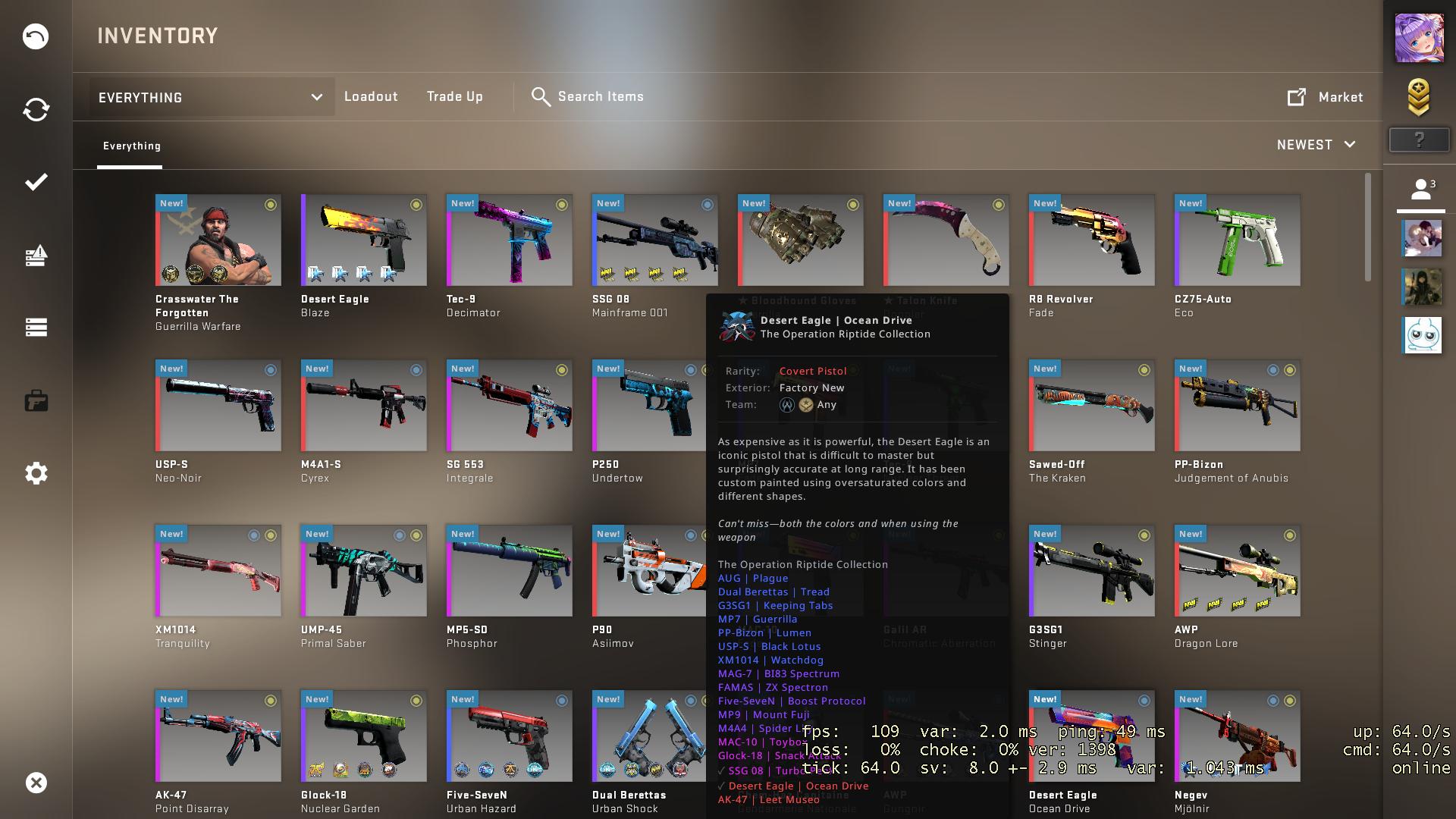Click the checkmark icon in left sidebar
This screenshot has height=819, width=1456.
click(35, 182)
